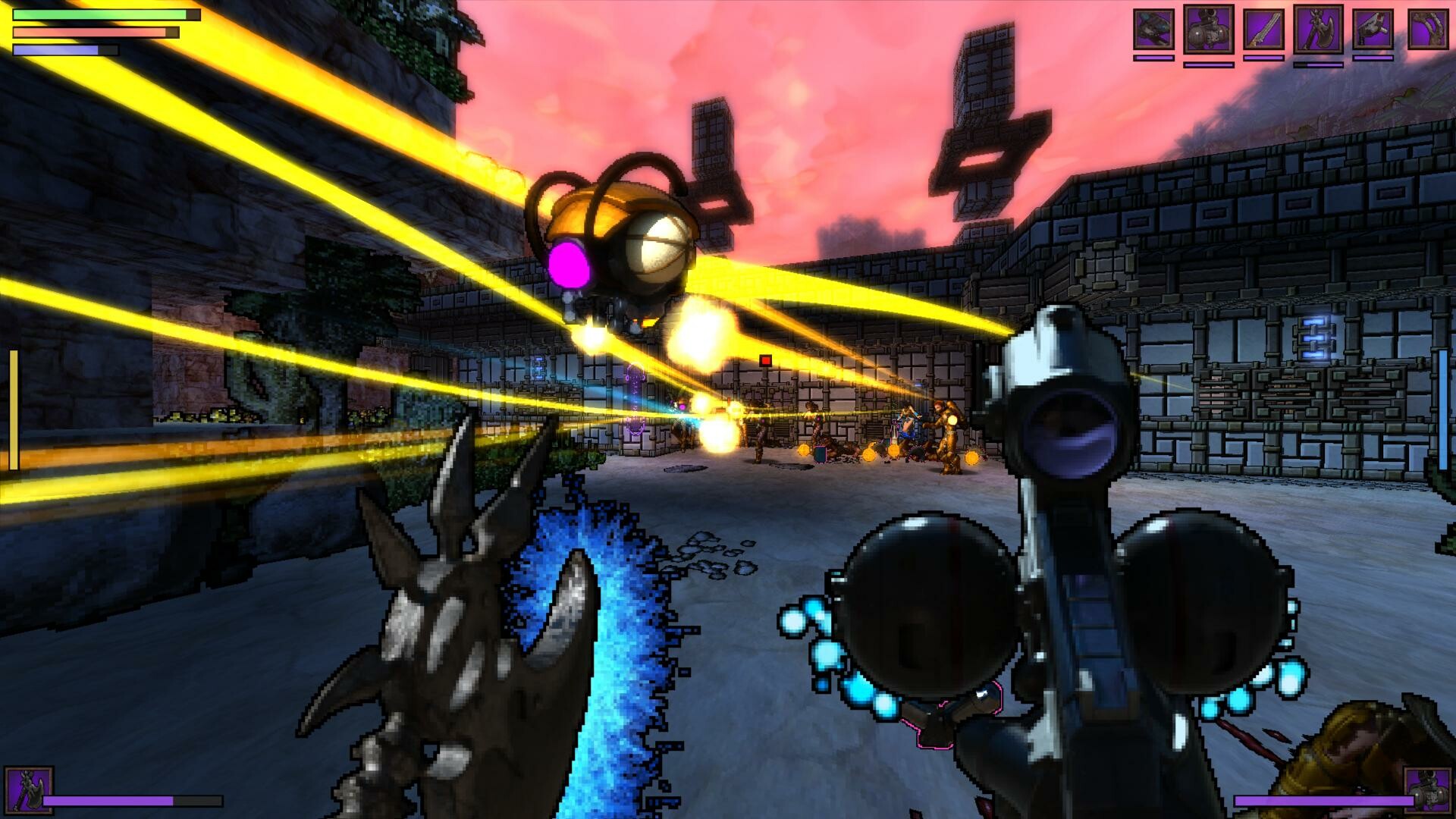Select the battle axe weapon icon
Viewport: 1456px width, 819px height.
pos(1319,30)
